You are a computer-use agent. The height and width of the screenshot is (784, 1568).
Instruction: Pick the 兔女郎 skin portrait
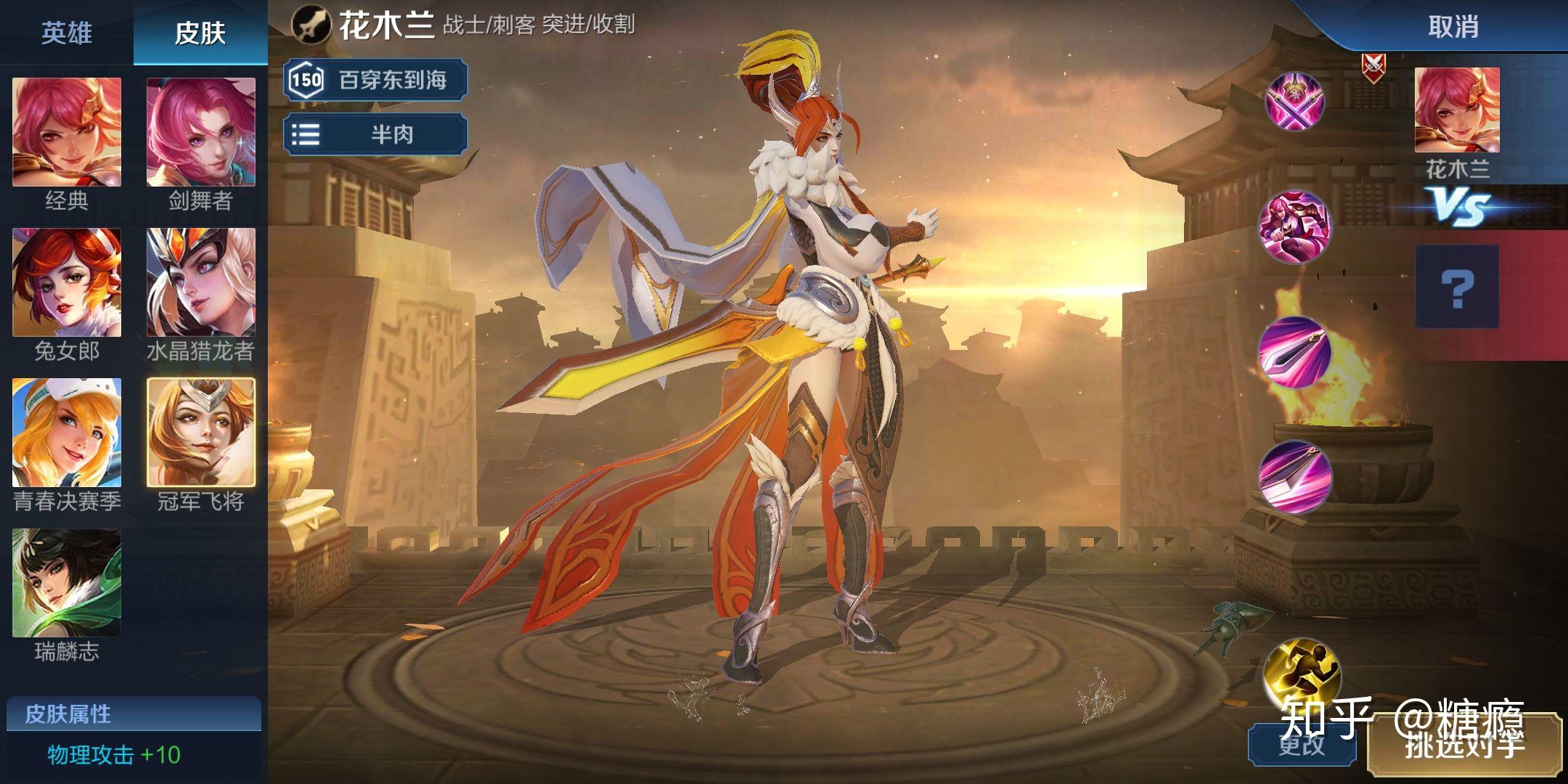click(67, 283)
